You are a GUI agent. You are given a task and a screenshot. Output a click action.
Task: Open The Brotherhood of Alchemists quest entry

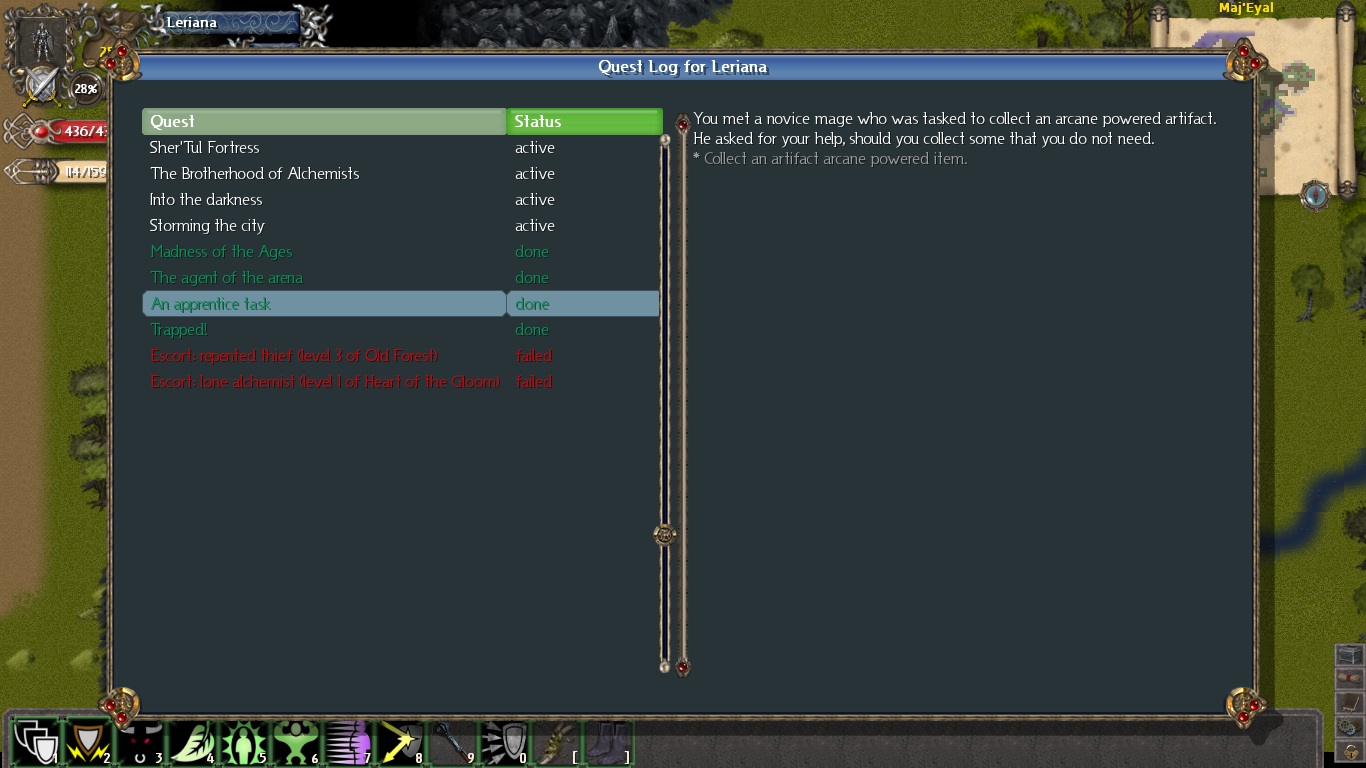254,174
